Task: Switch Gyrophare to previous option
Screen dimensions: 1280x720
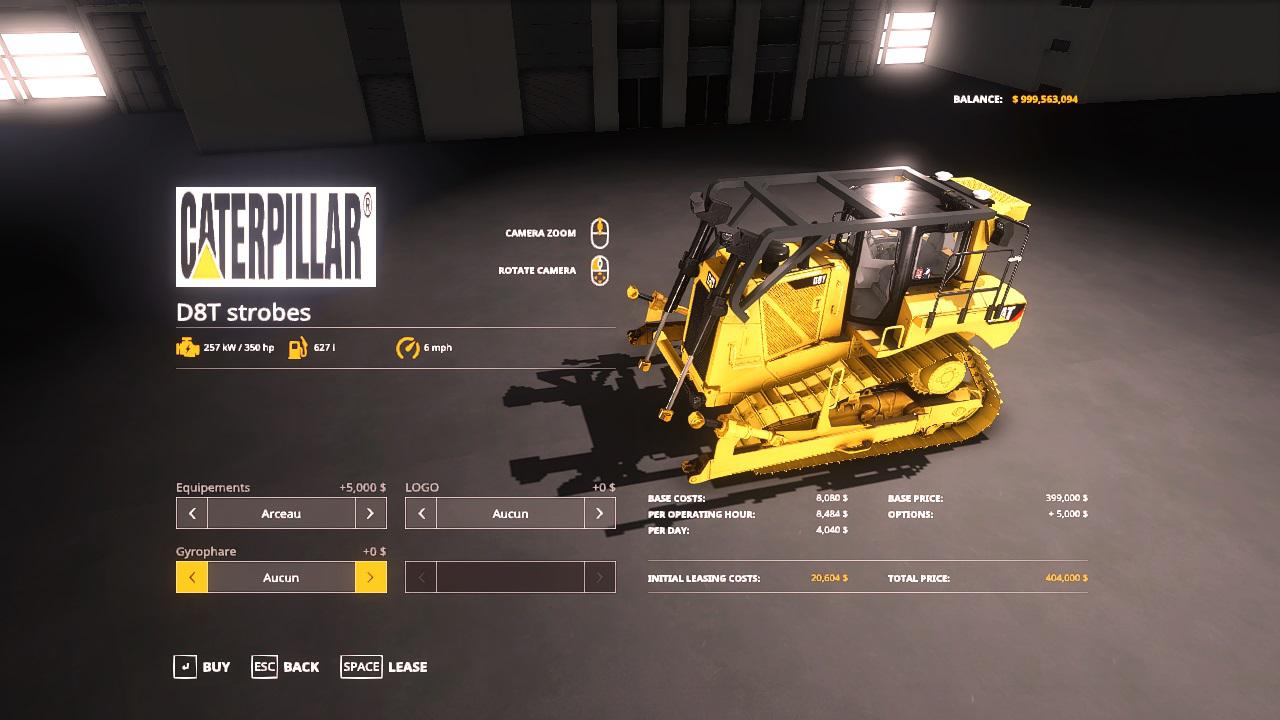Action: (192, 578)
